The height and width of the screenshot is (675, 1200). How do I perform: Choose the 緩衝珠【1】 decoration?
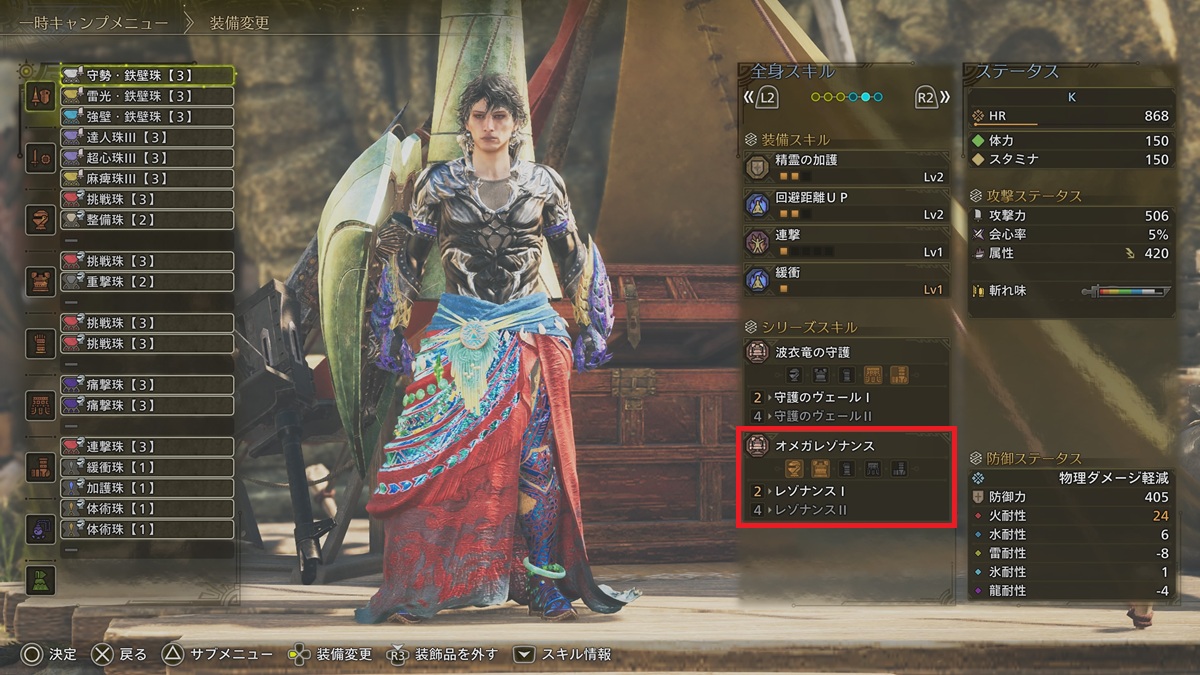point(146,467)
